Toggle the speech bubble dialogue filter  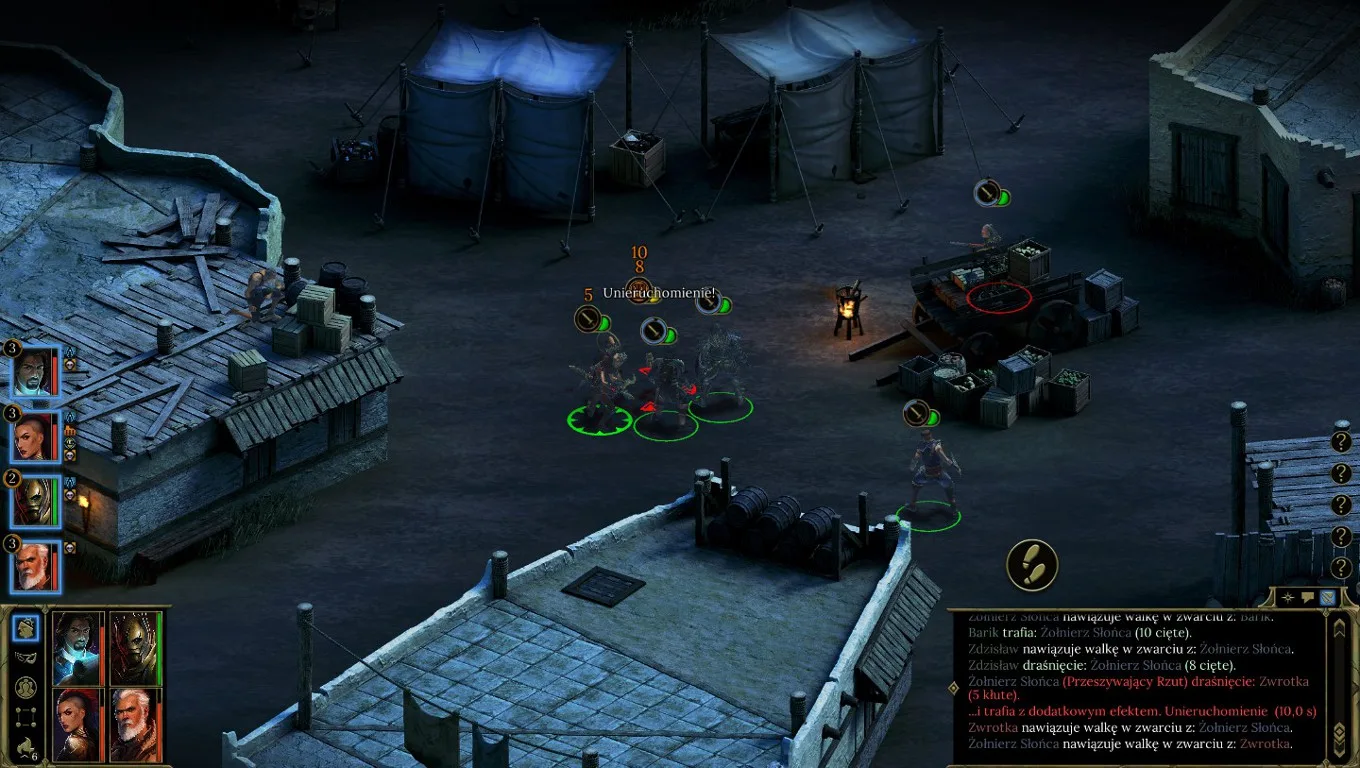click(x=1307, y=596)
